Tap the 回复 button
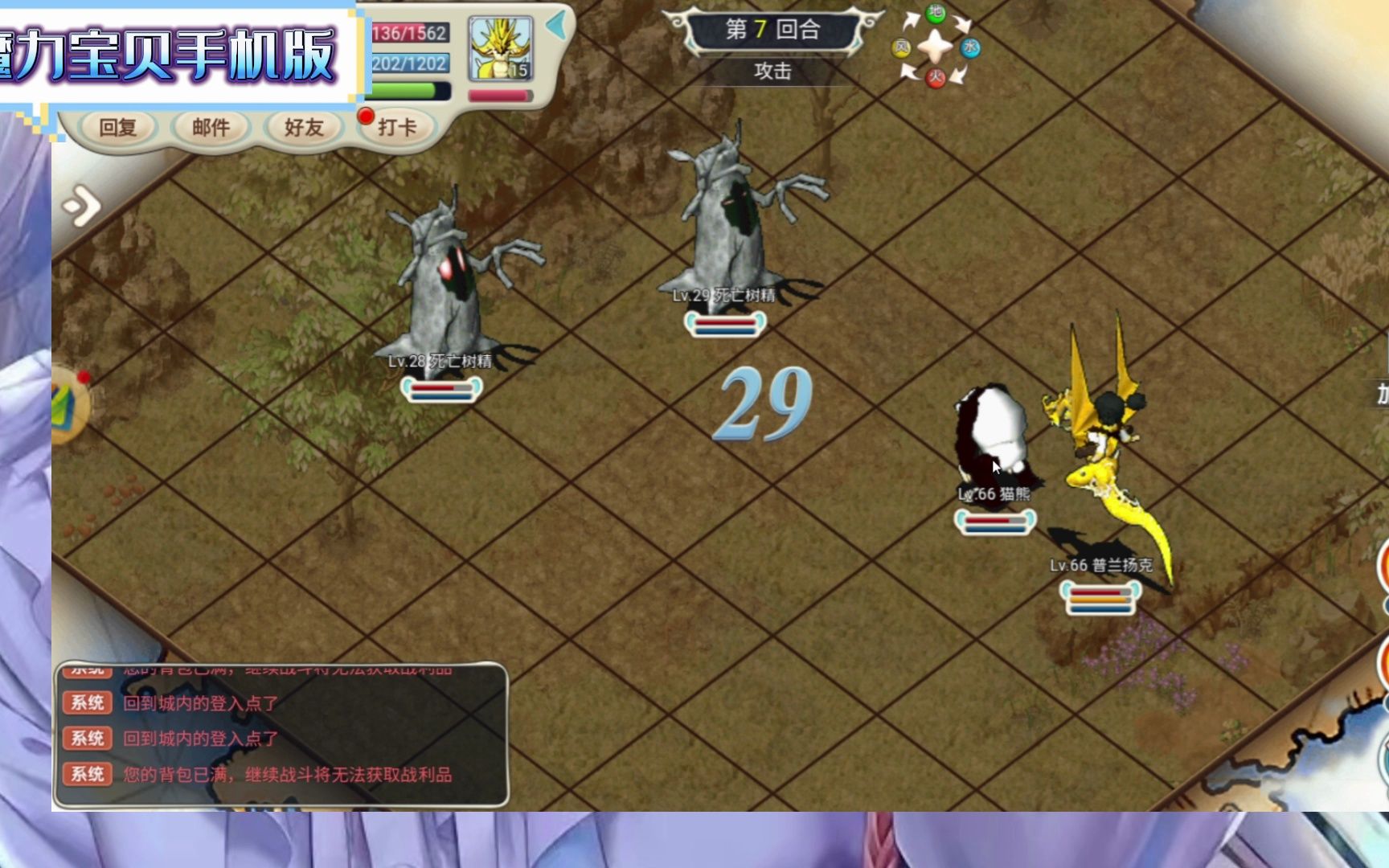 117,127
